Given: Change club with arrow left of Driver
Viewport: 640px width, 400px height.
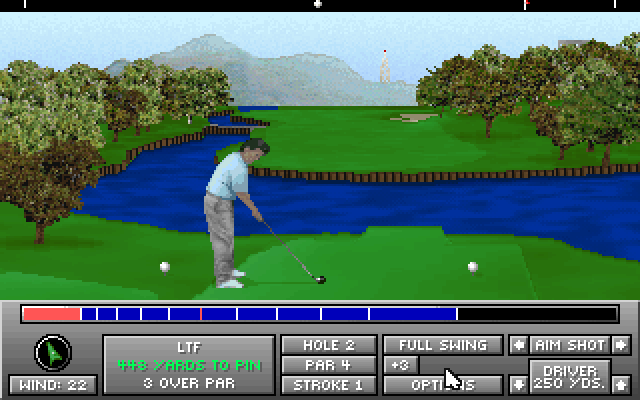Looking at the screenshot, I should pos(518,384).
